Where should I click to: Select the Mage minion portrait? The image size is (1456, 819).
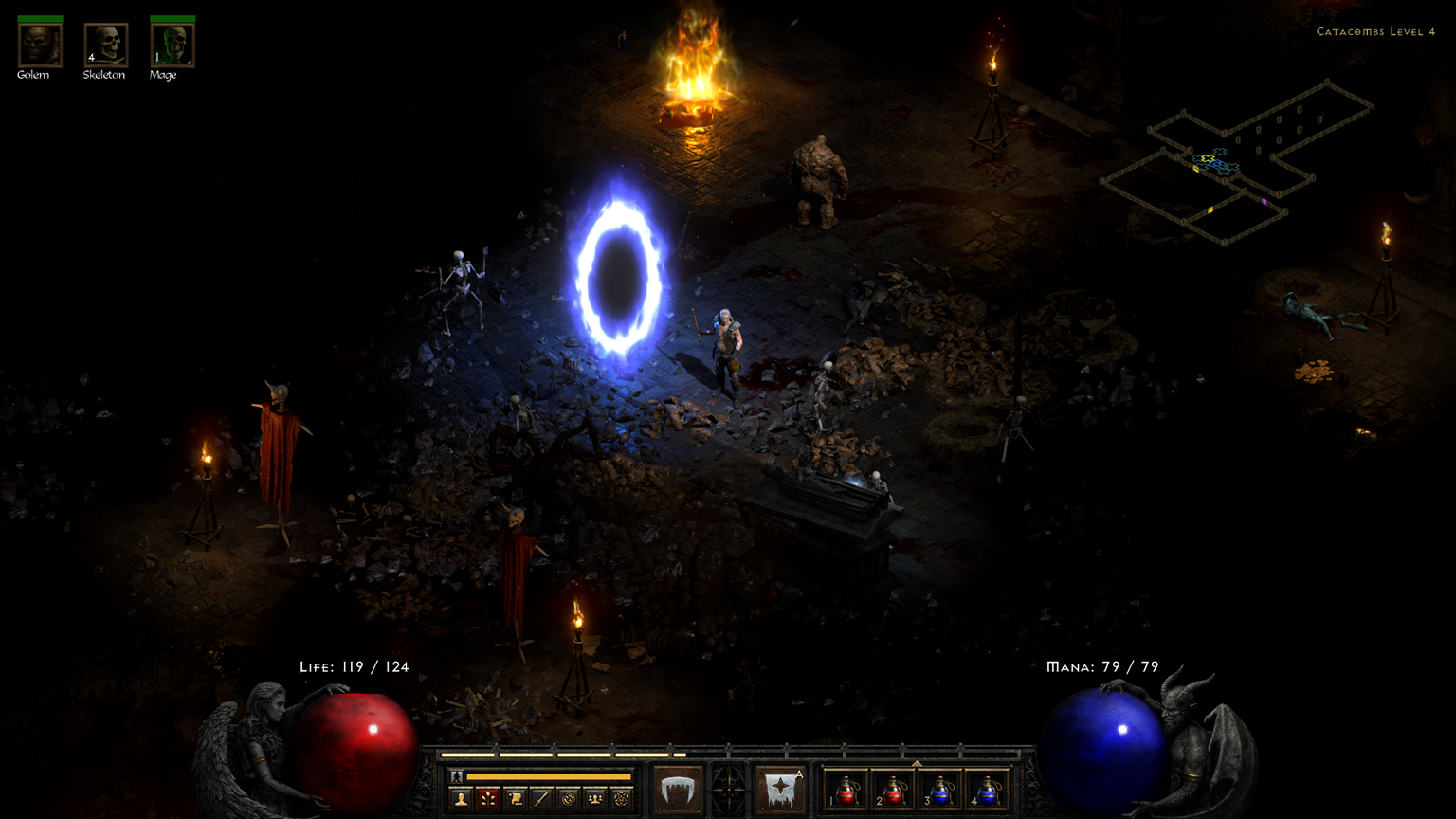tap(173, 45)
